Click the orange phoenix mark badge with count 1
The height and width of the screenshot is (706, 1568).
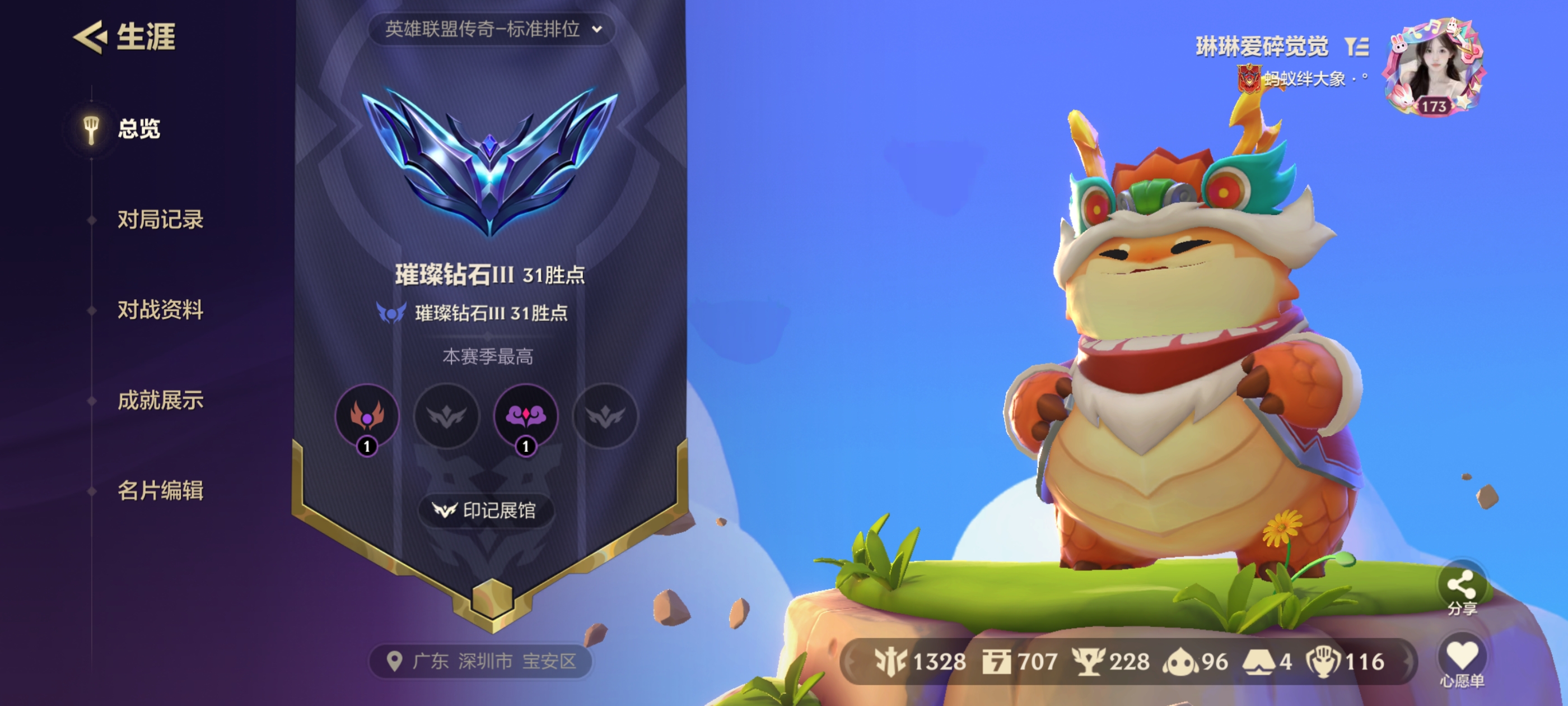click(370, 416)
